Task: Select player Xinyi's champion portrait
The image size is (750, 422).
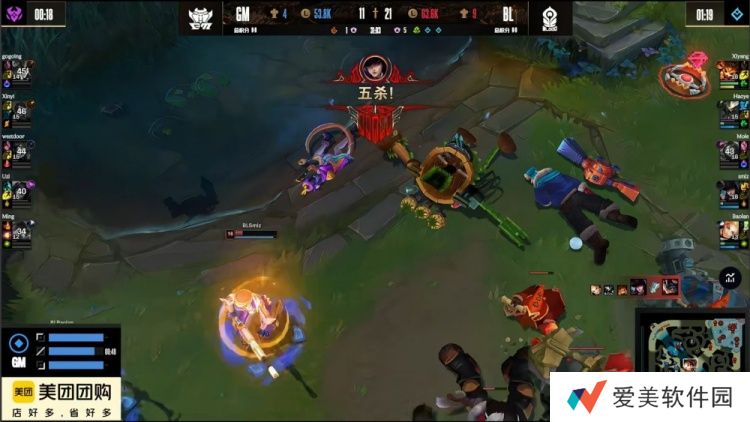Action: coord(21,112)
